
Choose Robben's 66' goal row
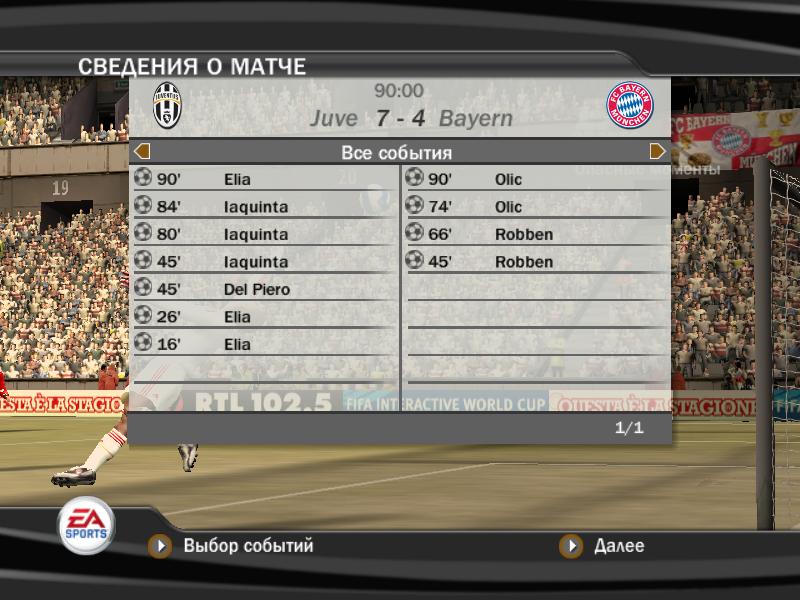coord(537,235)
